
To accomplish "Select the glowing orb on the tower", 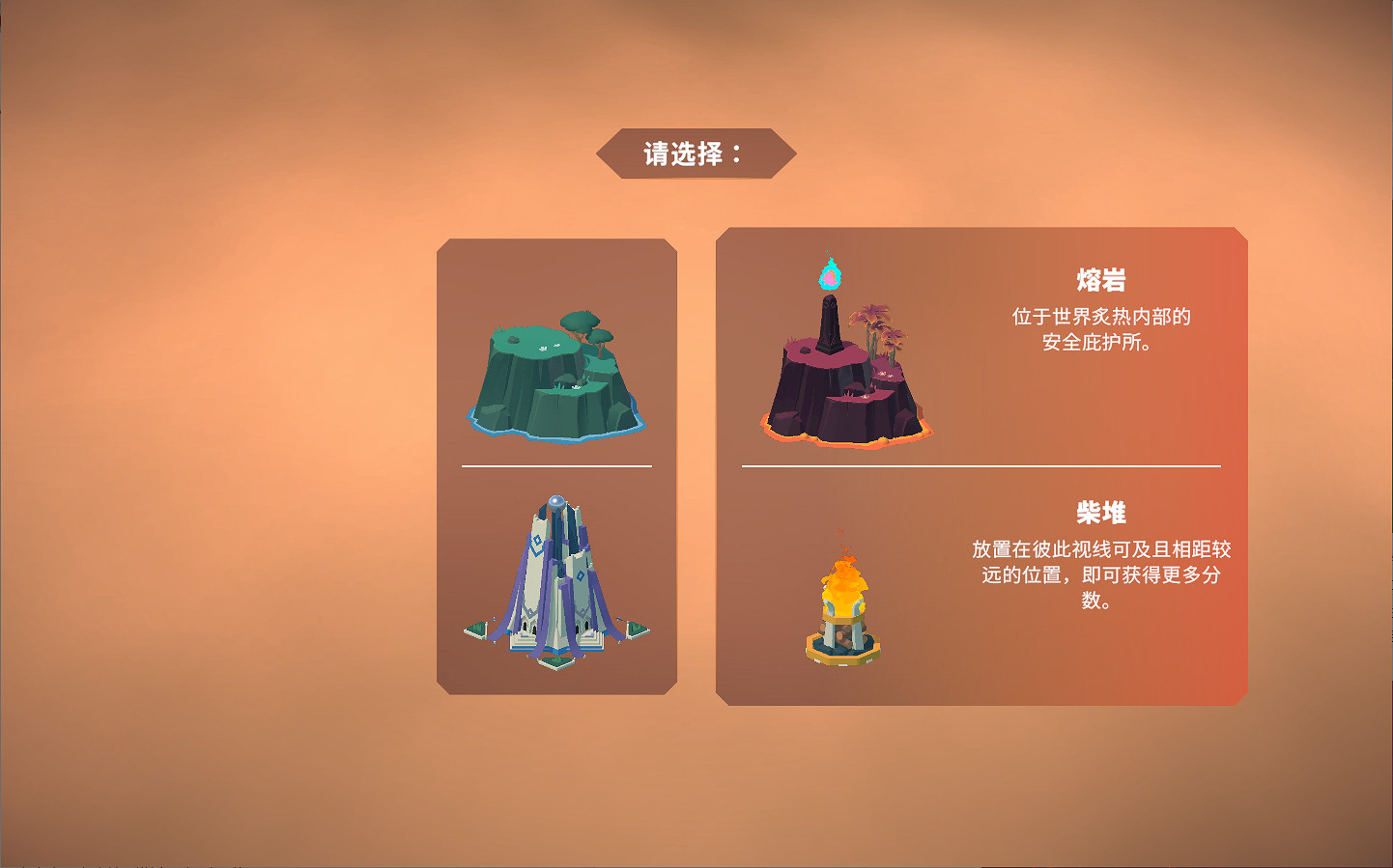I will click(x=555, y=500).
